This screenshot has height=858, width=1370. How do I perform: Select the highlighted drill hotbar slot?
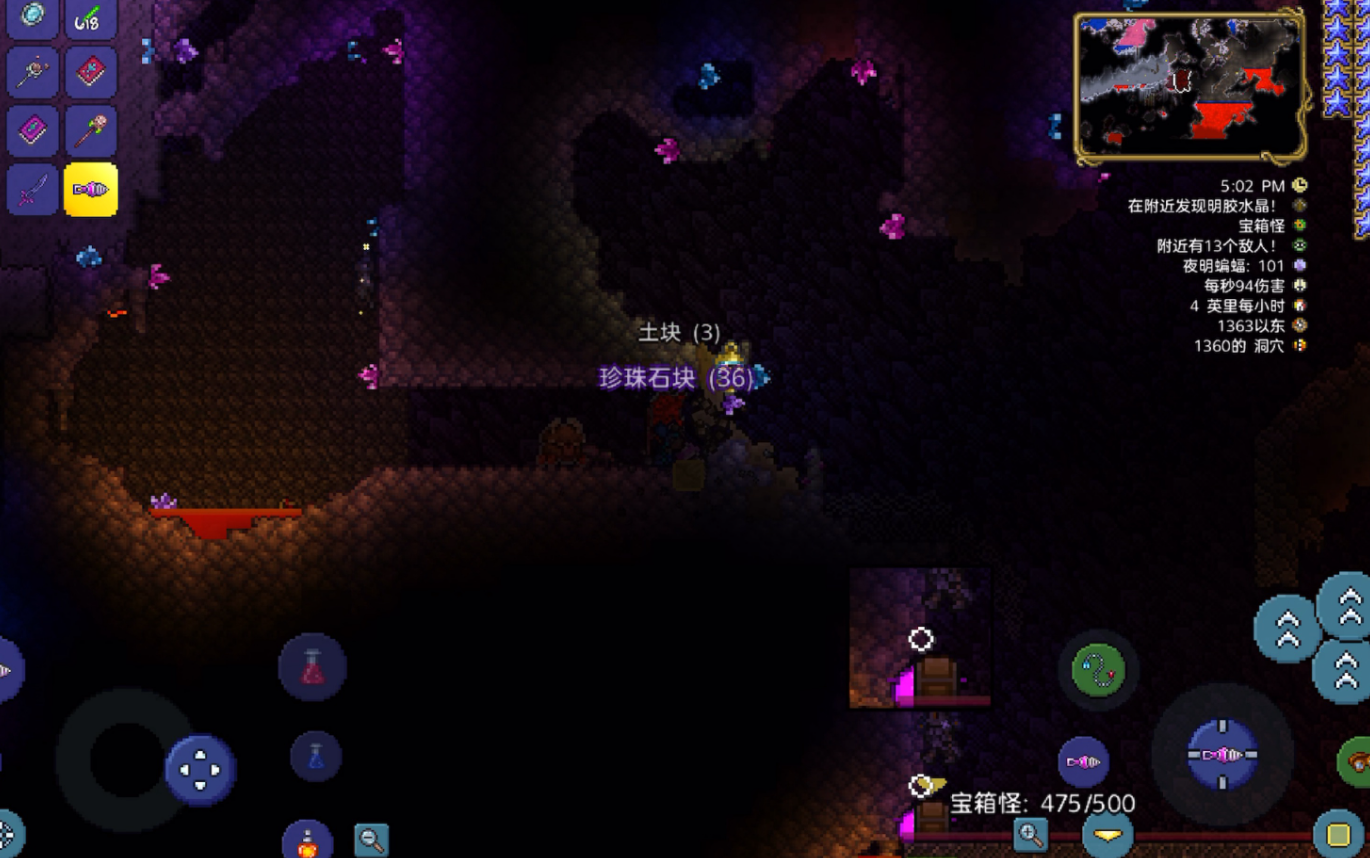coord(91,189)
